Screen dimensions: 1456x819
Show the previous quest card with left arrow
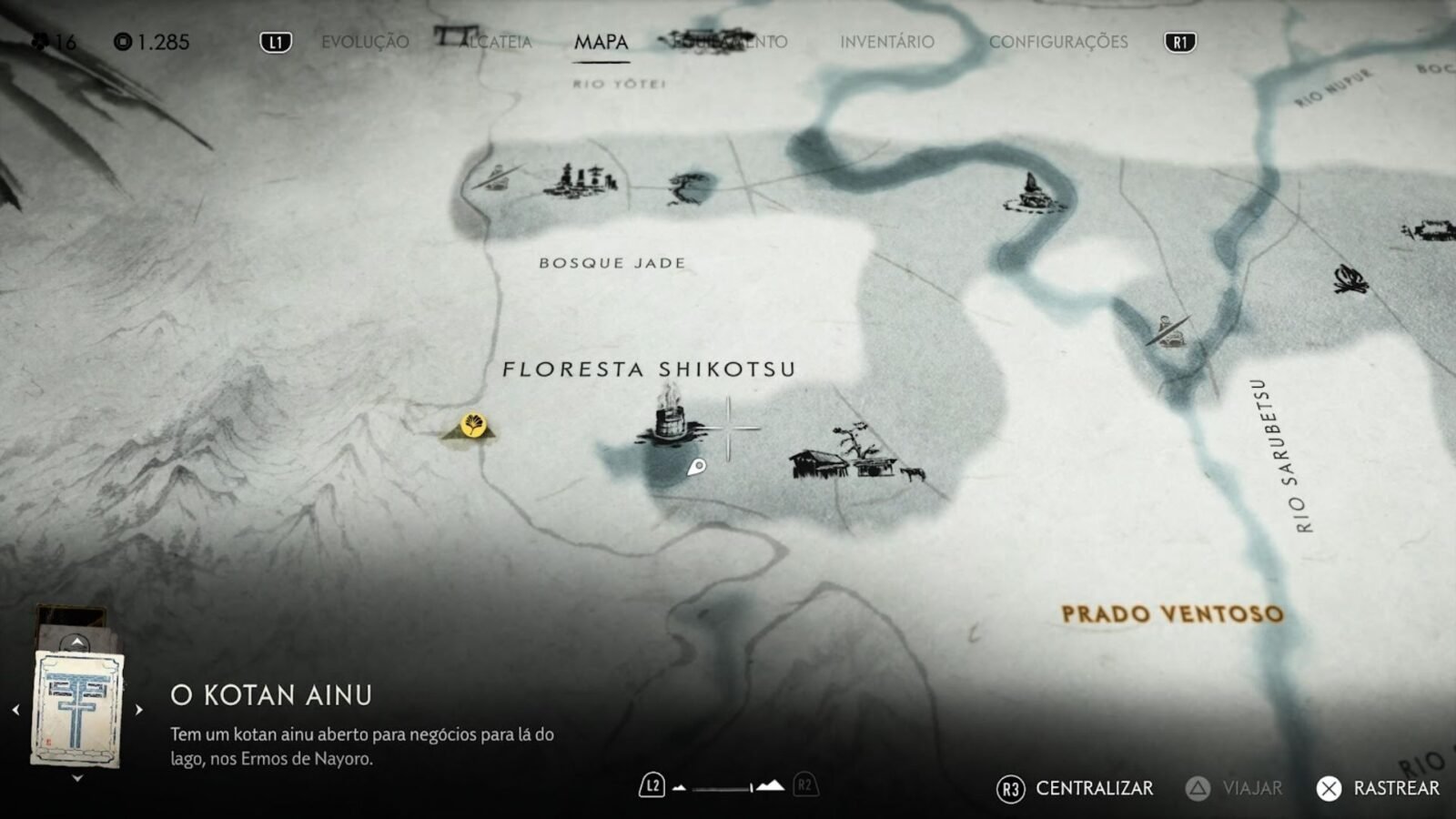(x=15, y=710)
